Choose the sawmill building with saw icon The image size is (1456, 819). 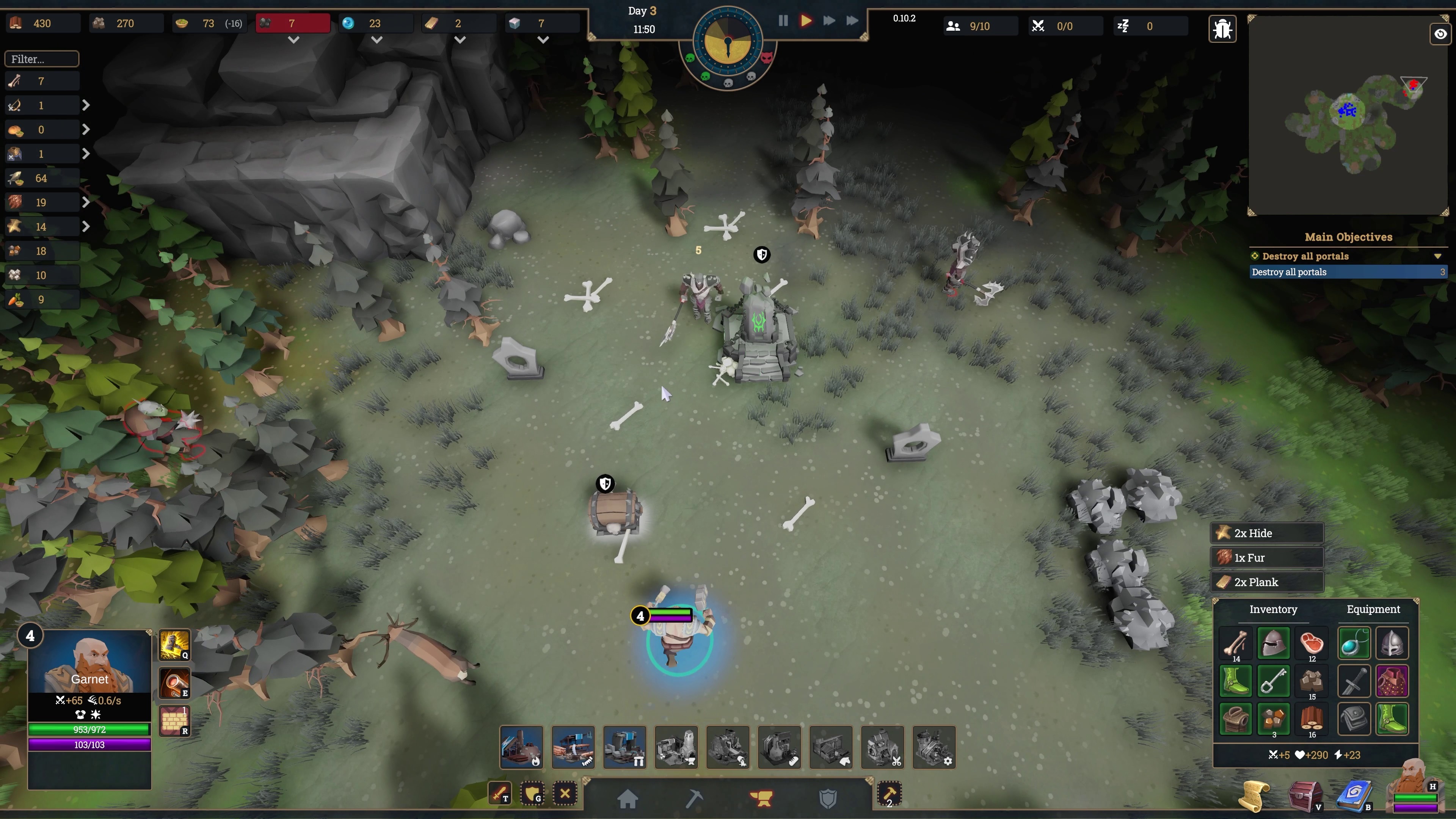click(573, 747)
